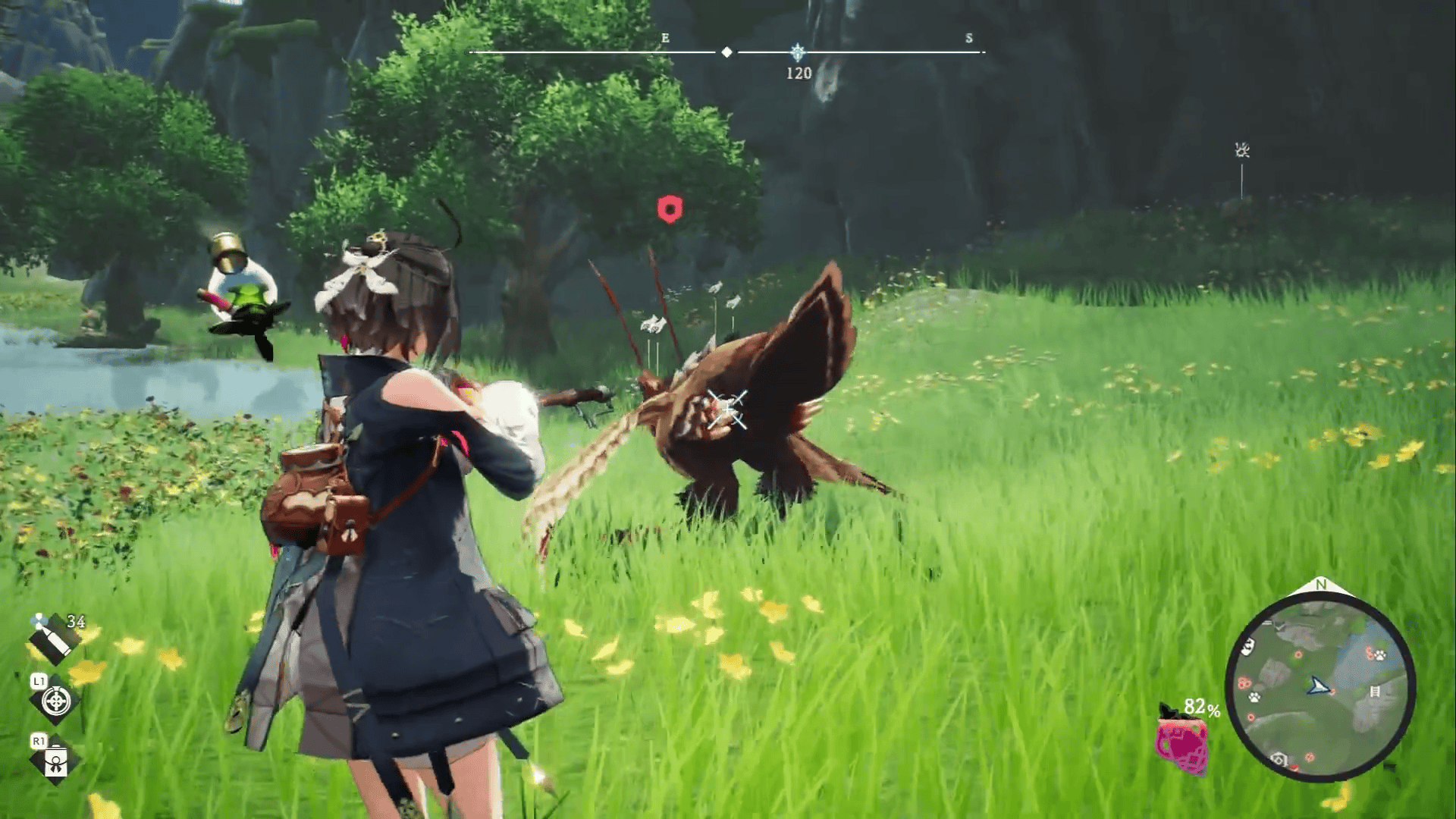1456x819 pixels.
Task: Select the bullet ammo icon
Action: 52,638
